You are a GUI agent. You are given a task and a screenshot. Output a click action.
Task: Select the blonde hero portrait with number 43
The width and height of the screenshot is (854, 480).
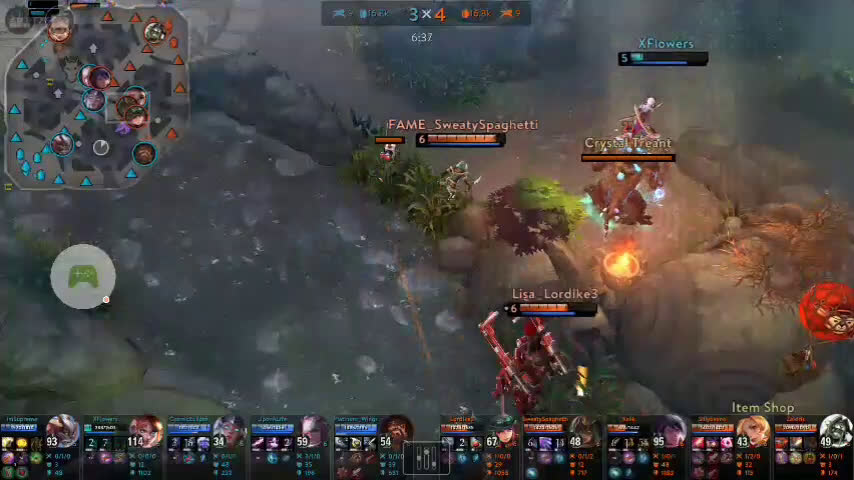coord(754,433)
